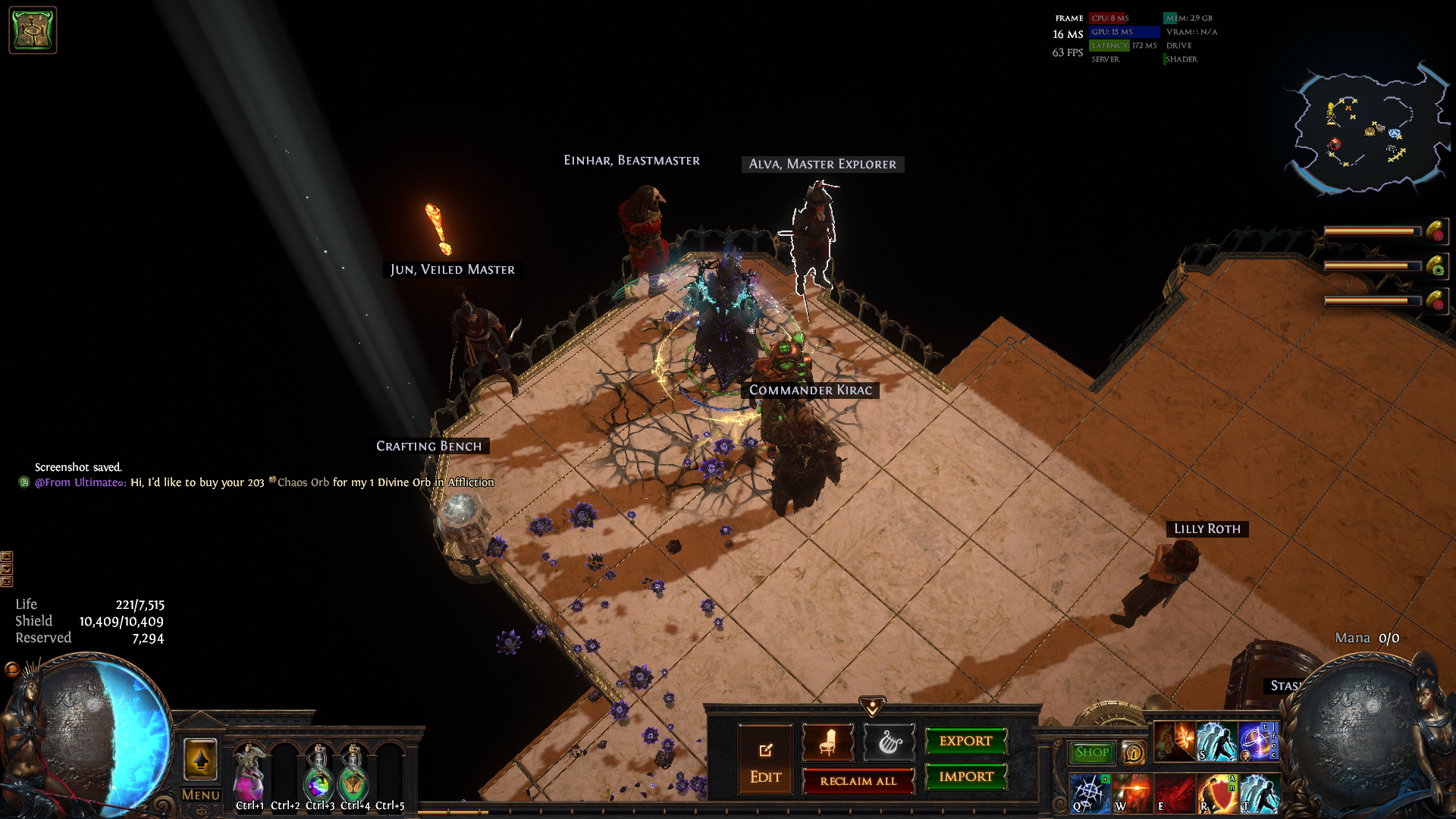This screenshot has height=819, width=1456.
Task: Click the gold info speech-bubble icon
Action: click(x=1133, y=753)
